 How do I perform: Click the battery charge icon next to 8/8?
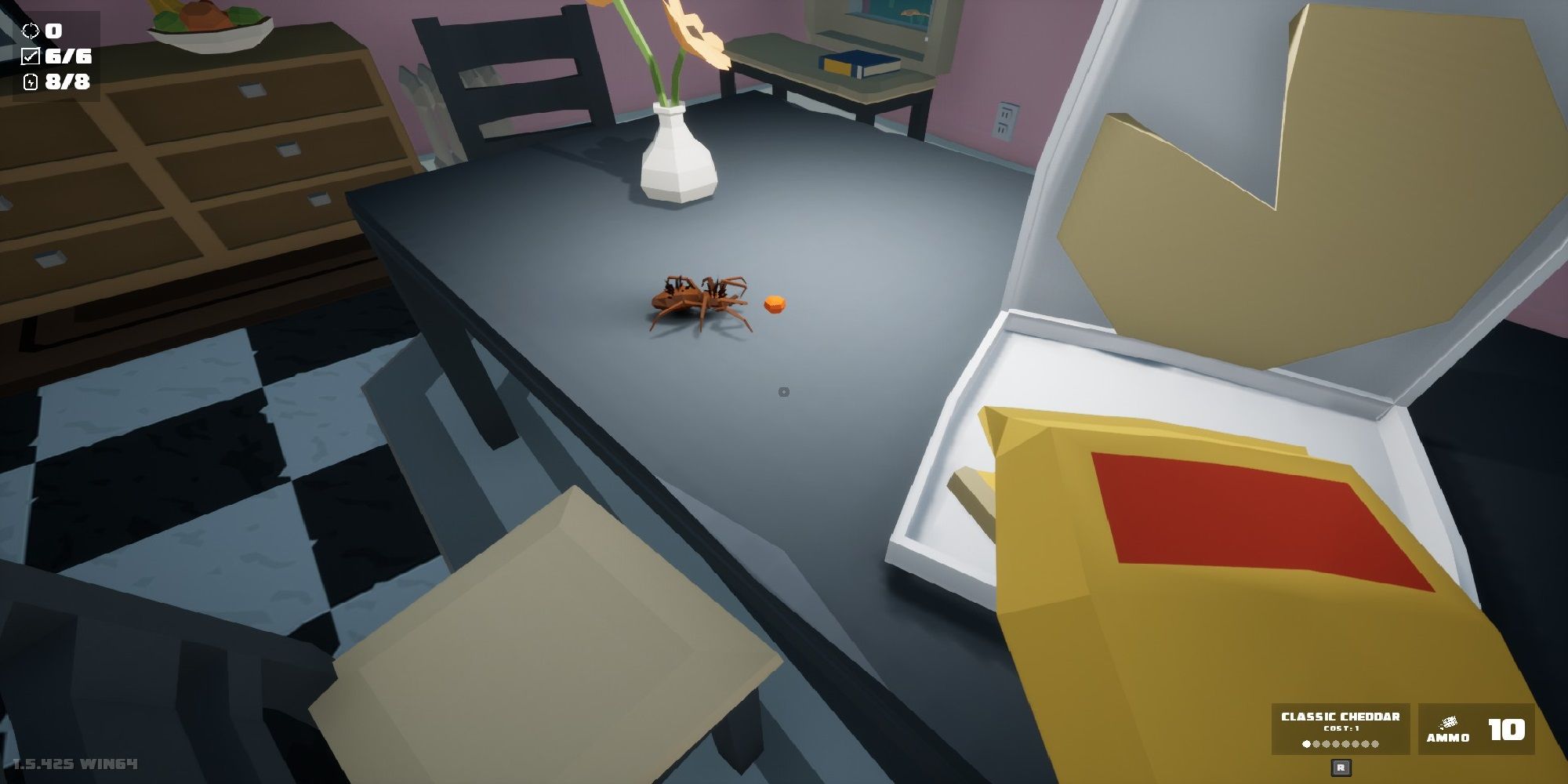(x=31, y=82)
